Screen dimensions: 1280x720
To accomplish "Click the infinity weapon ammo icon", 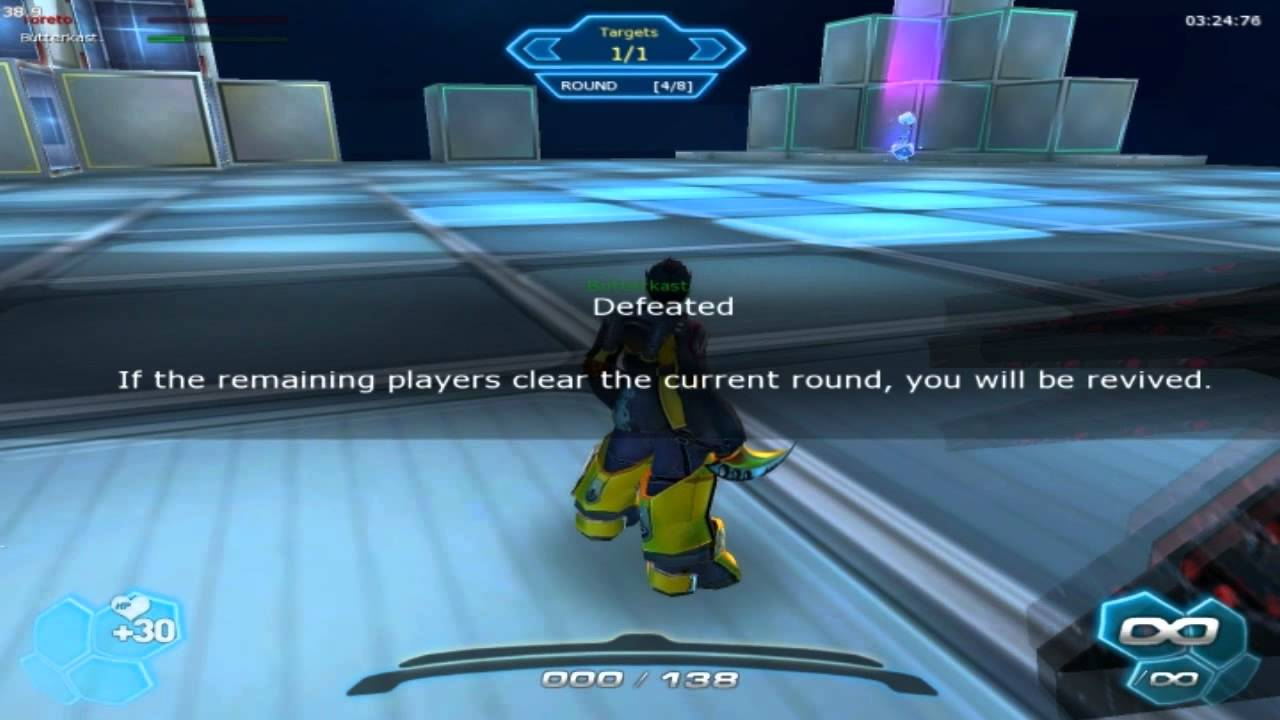I will [1170, 631].
